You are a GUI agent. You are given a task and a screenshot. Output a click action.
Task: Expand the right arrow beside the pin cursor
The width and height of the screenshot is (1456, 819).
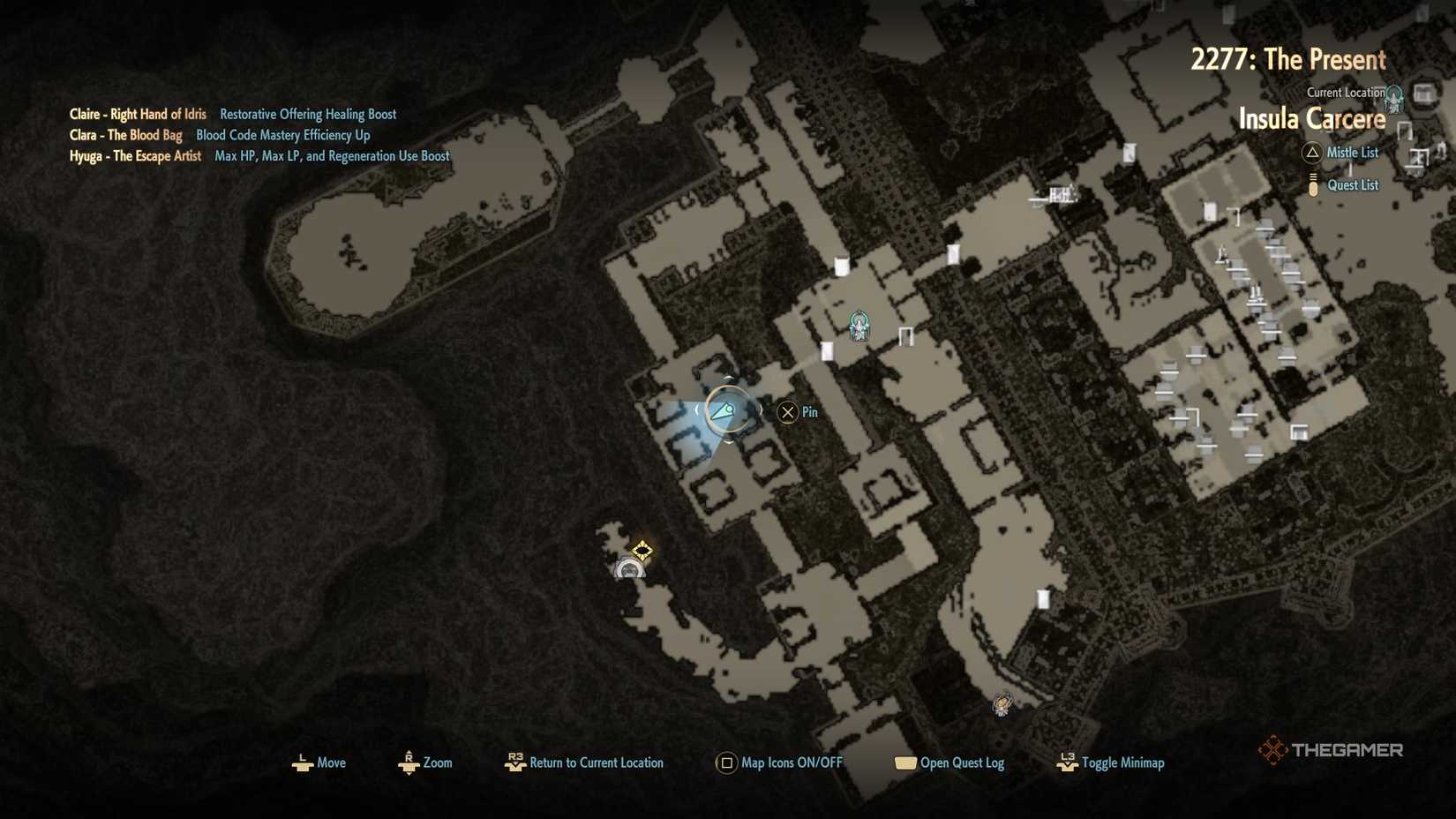759,410
